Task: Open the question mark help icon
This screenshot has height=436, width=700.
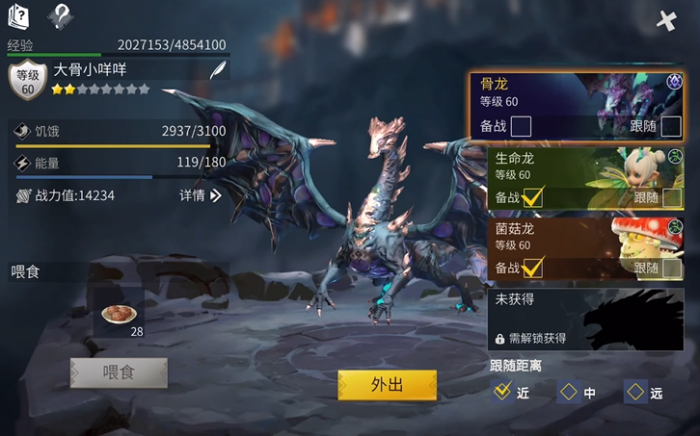Action: click(61, 16)
